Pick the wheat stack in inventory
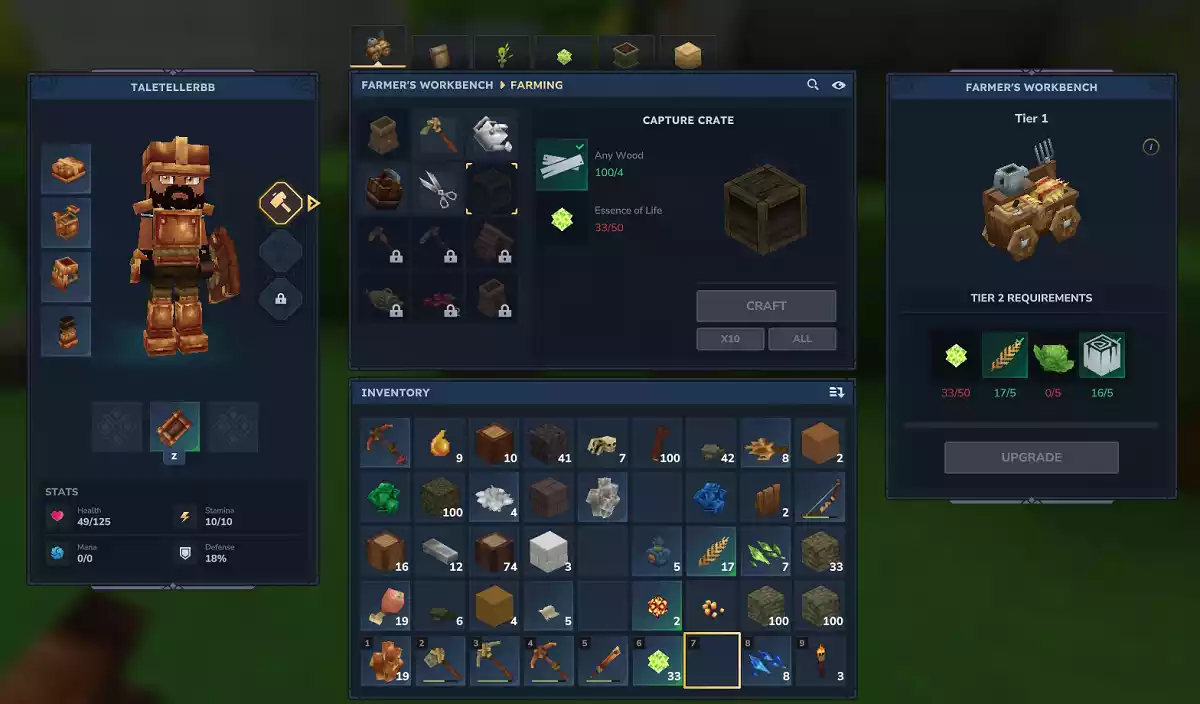1200x704 pixels. tap(711, 551)
